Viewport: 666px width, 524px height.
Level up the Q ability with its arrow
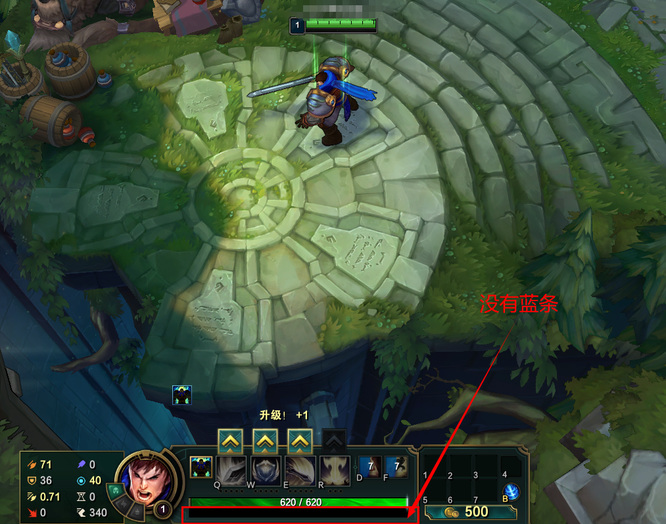[x=230, y=441]
